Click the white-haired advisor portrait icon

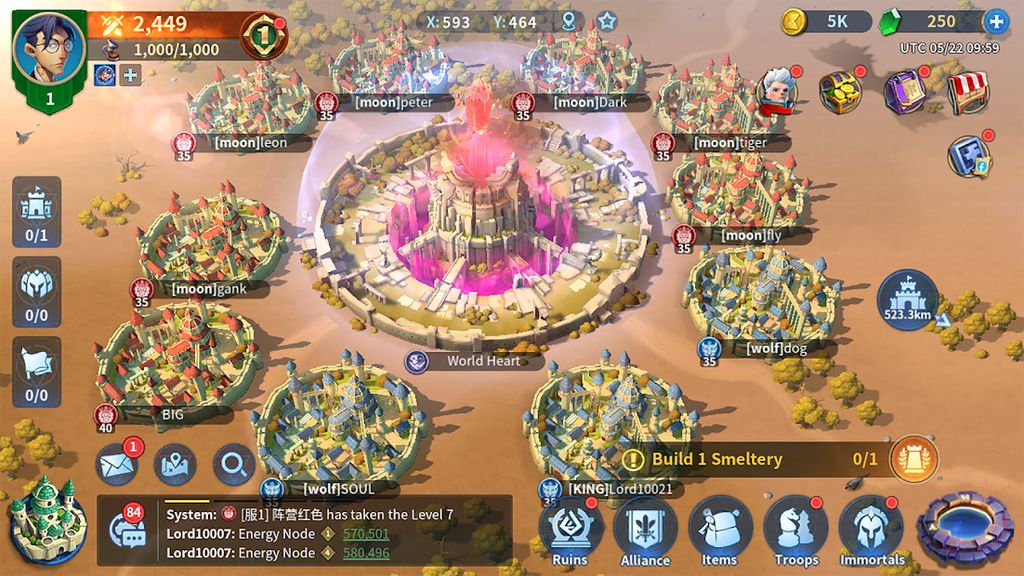pyautogui.click(x=776, y=92)
